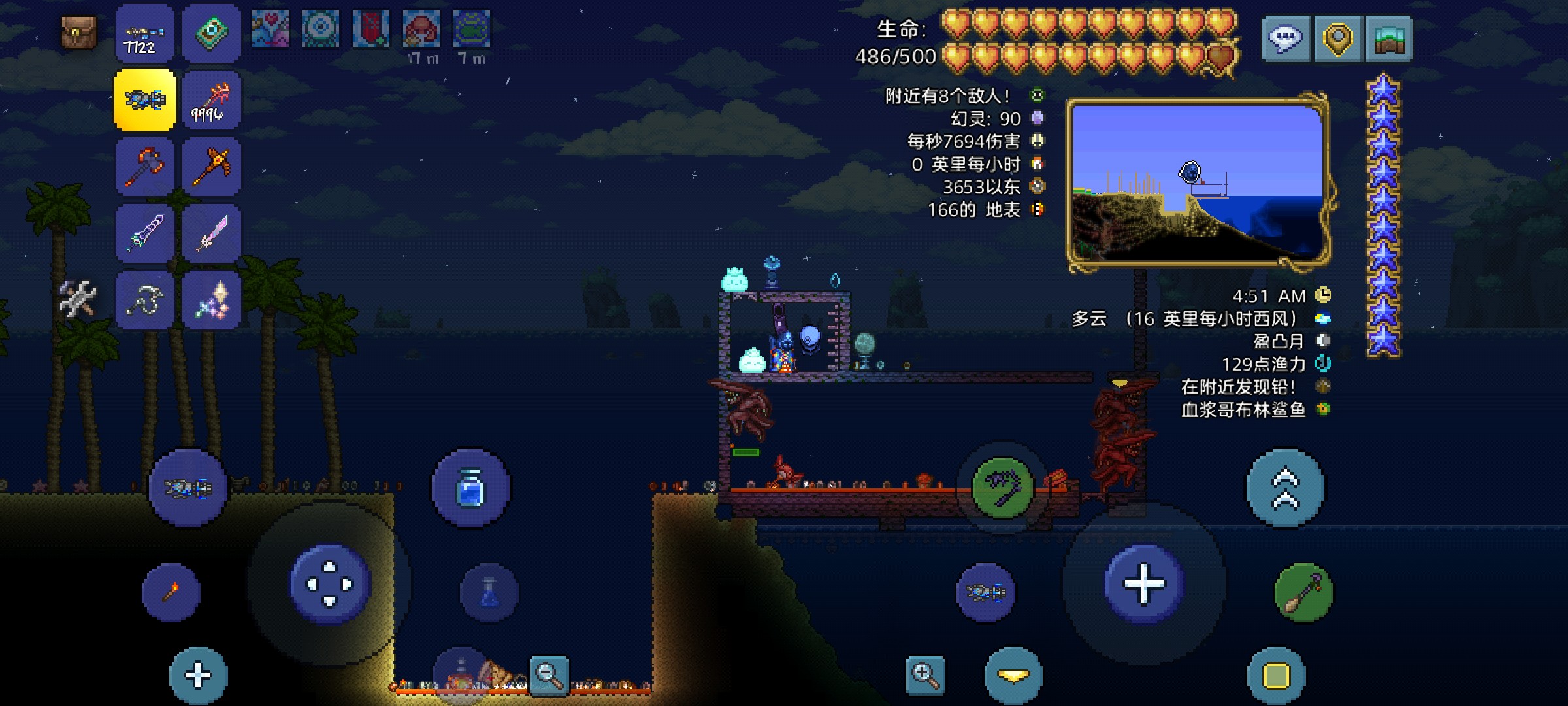The height and width of the screenshot is (706, 1568).
Task: Equip the red-bladed hammer-axe from hotbar
Action: [x=145, y=167]
